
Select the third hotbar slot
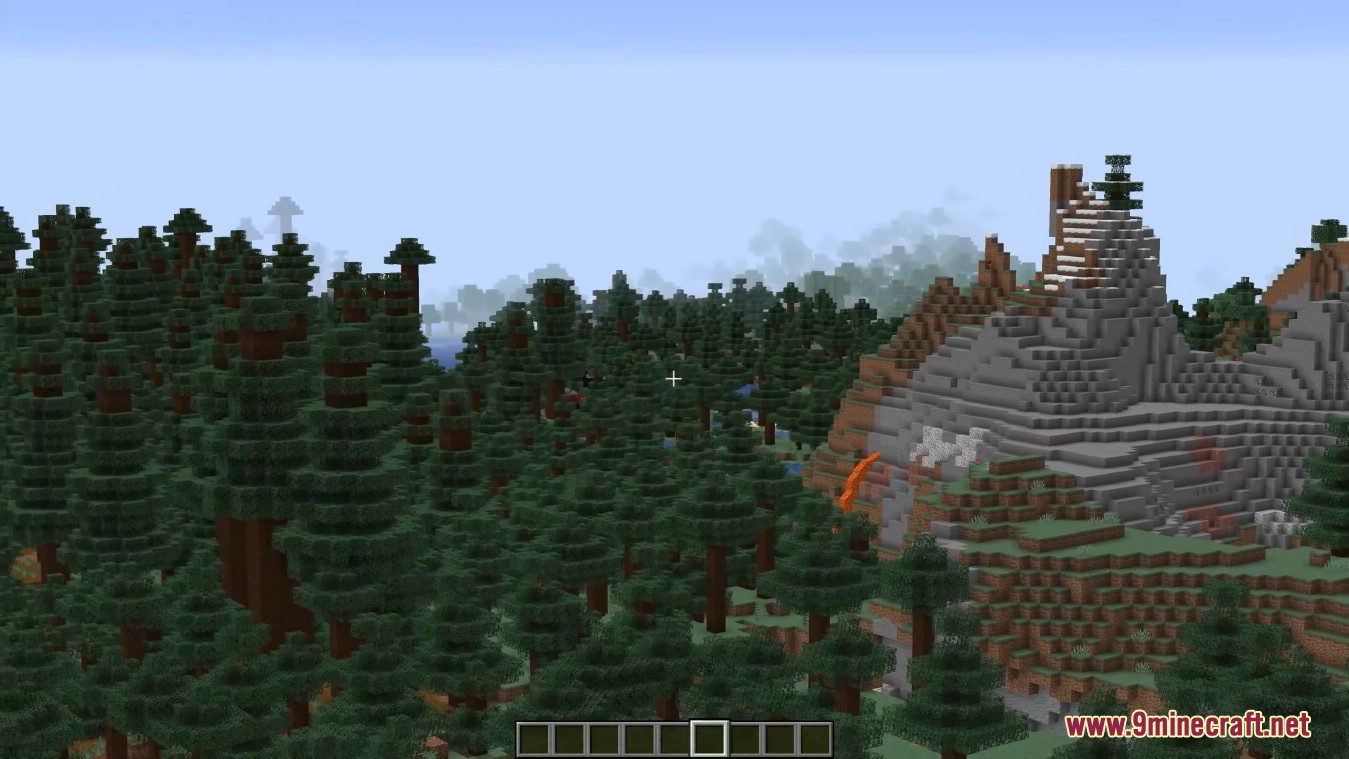tap(605, 738)
